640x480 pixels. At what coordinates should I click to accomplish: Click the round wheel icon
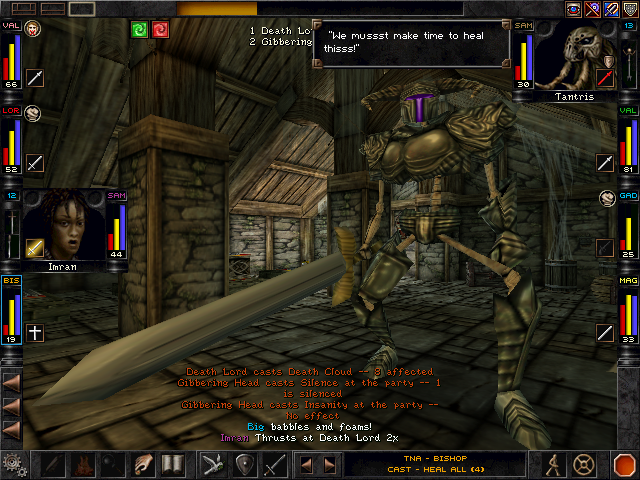click(584, 465)
